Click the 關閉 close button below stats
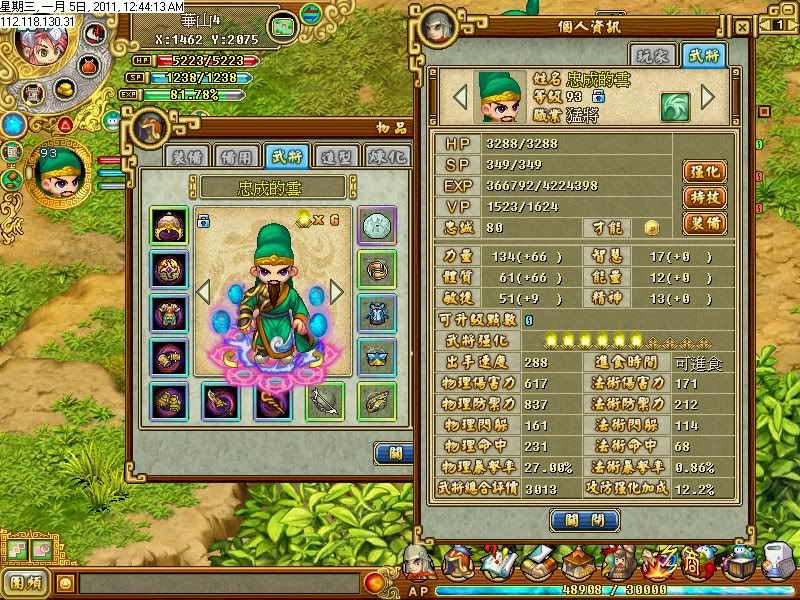800x600 pixels. pyautogui.click(x=577, y=520)
